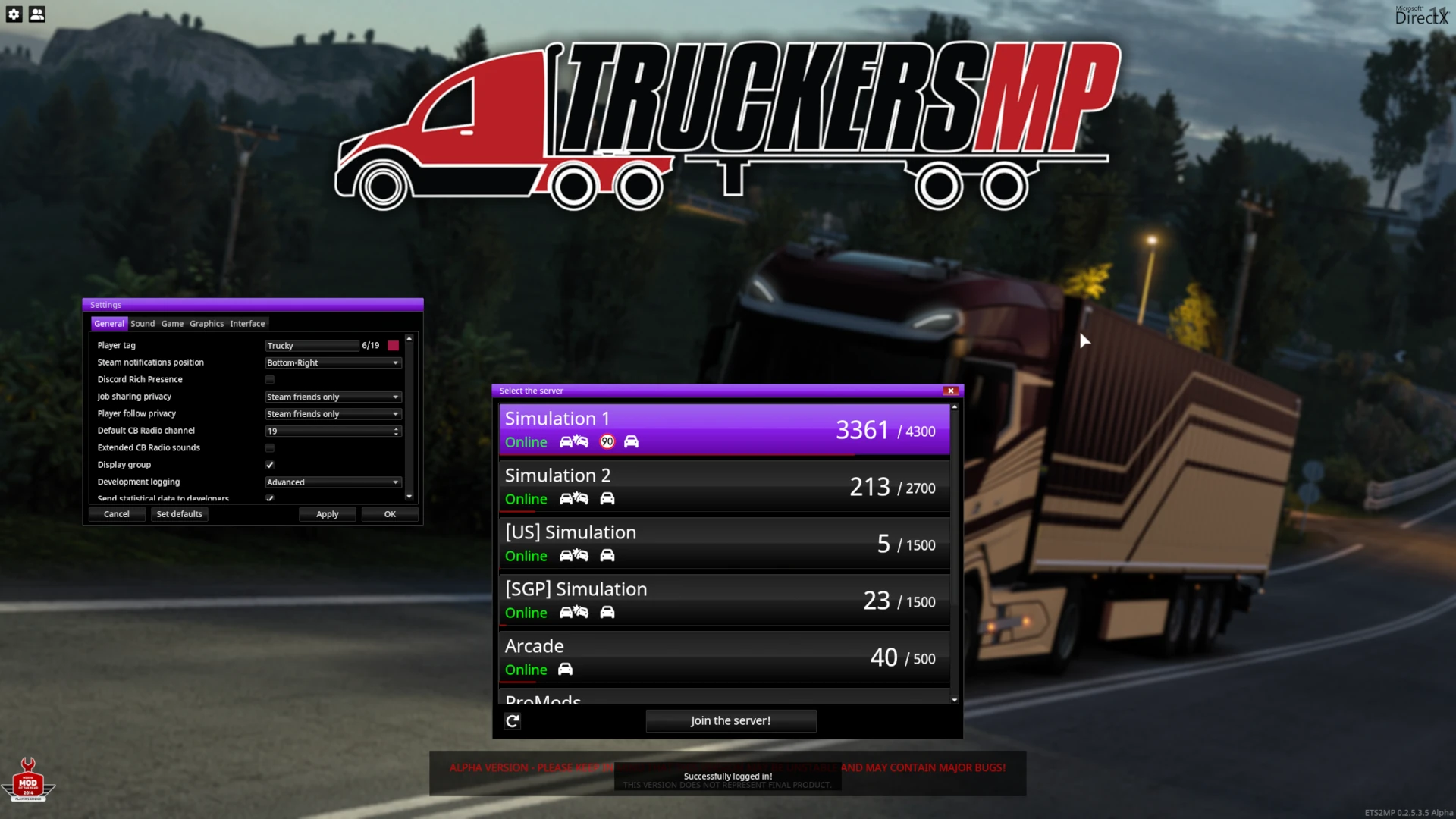Show the Graphics settings tab
Viewport: 1456px width, 819px height.
pos(206,324)
